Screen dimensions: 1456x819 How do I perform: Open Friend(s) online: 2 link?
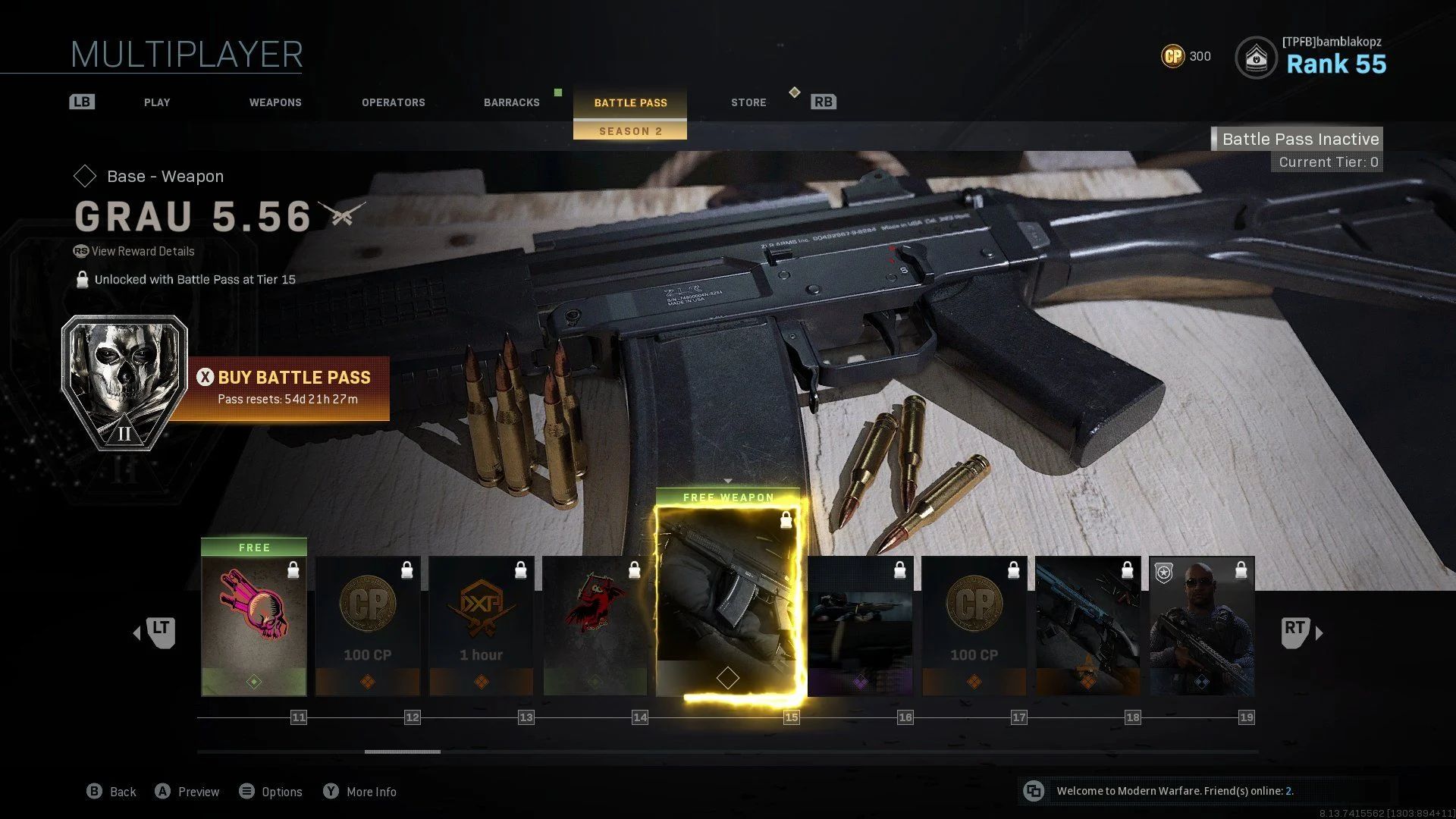pyautogui.click(x=1289, y=791)
